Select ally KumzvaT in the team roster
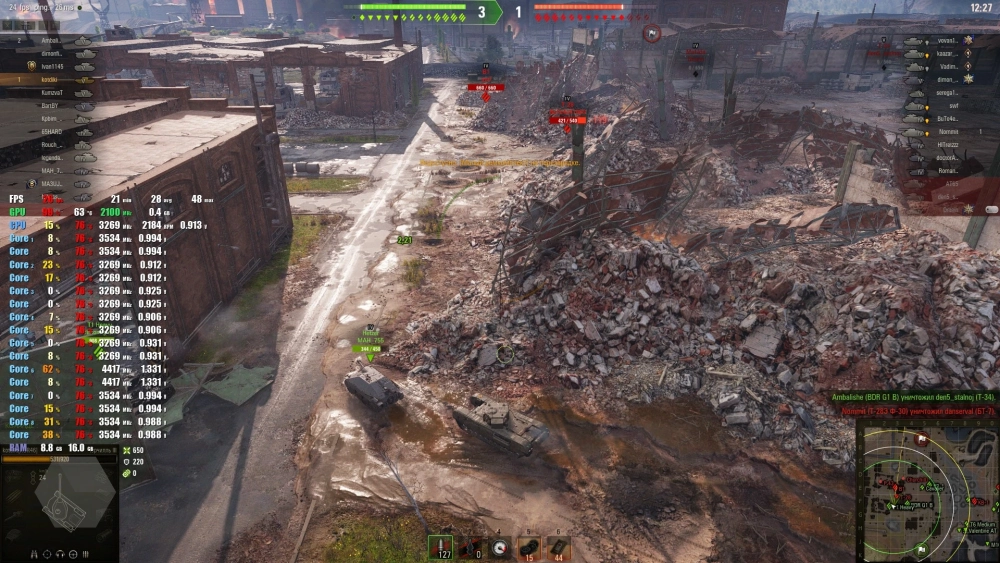Viewport: 1000px width, 563px height. click(53, 92)
